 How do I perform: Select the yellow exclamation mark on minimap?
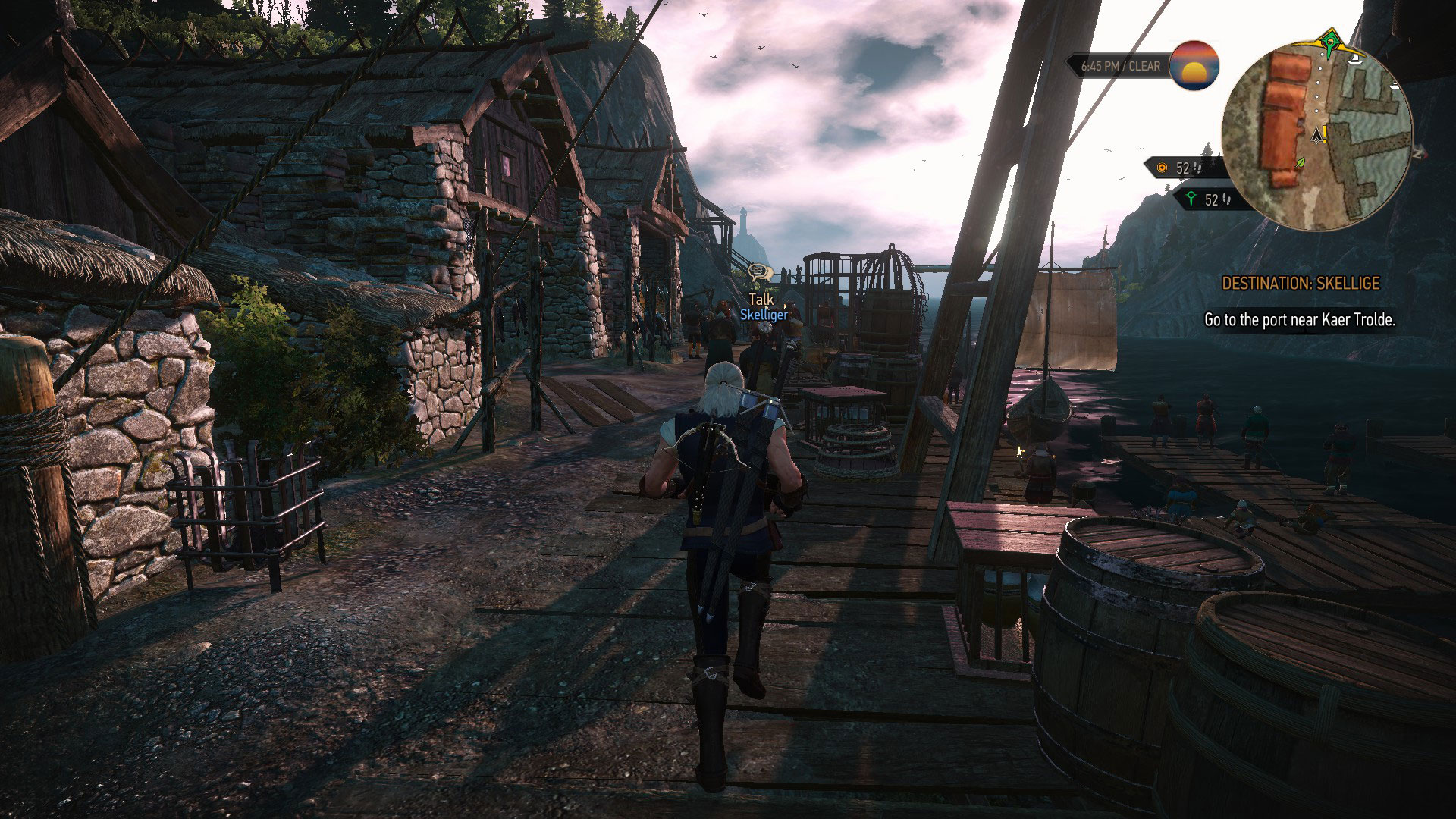coord(1325,134)
